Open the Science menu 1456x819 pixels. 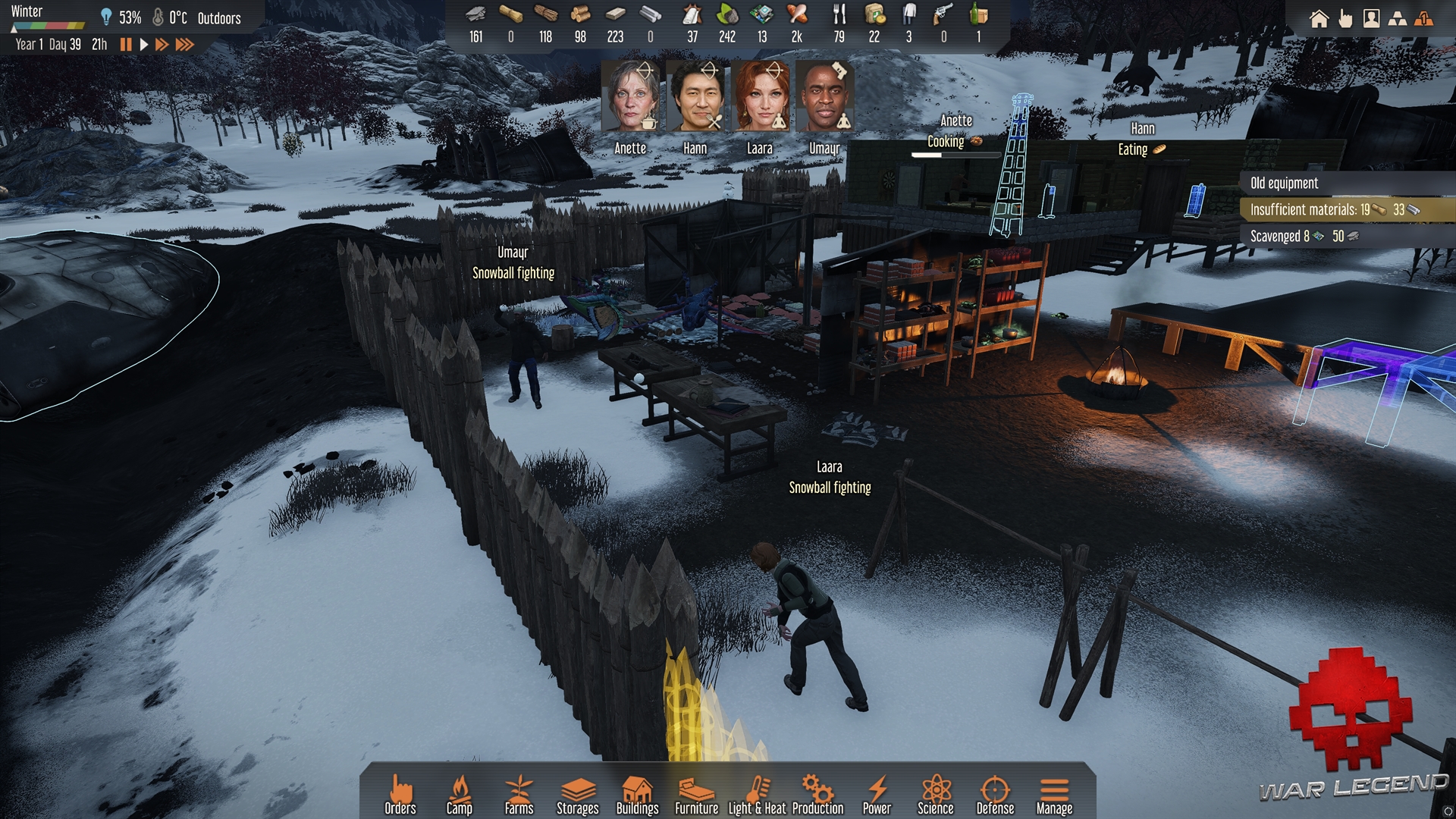pos(936,795)
